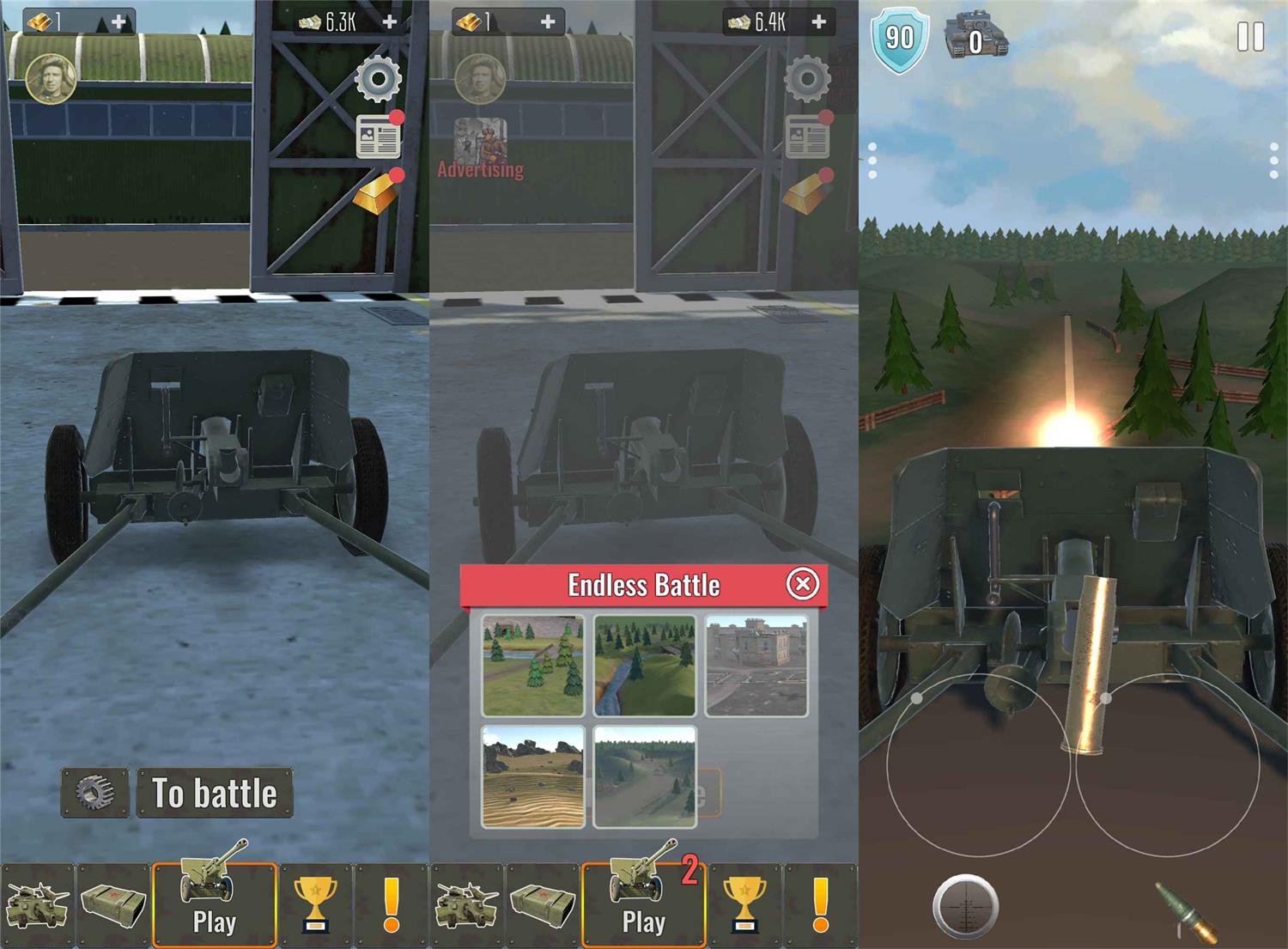Pick the forest map with the creek ravine

pyautogui.click(x=644, y=666)
